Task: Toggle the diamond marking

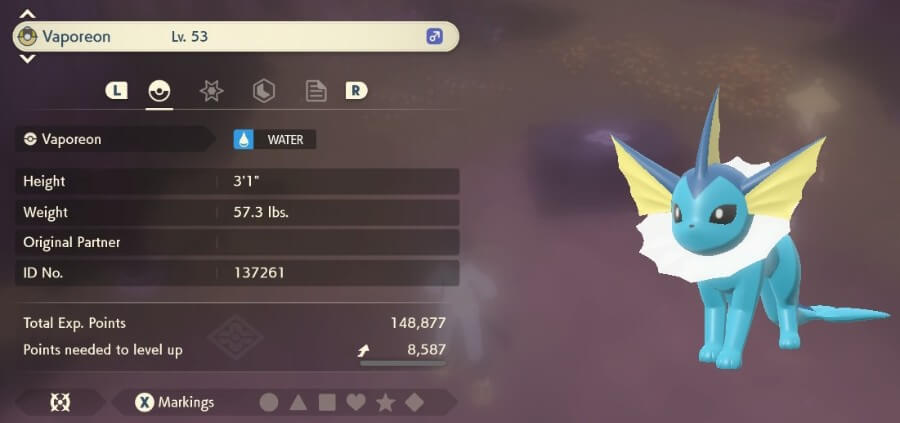Action: pos(414,403)
